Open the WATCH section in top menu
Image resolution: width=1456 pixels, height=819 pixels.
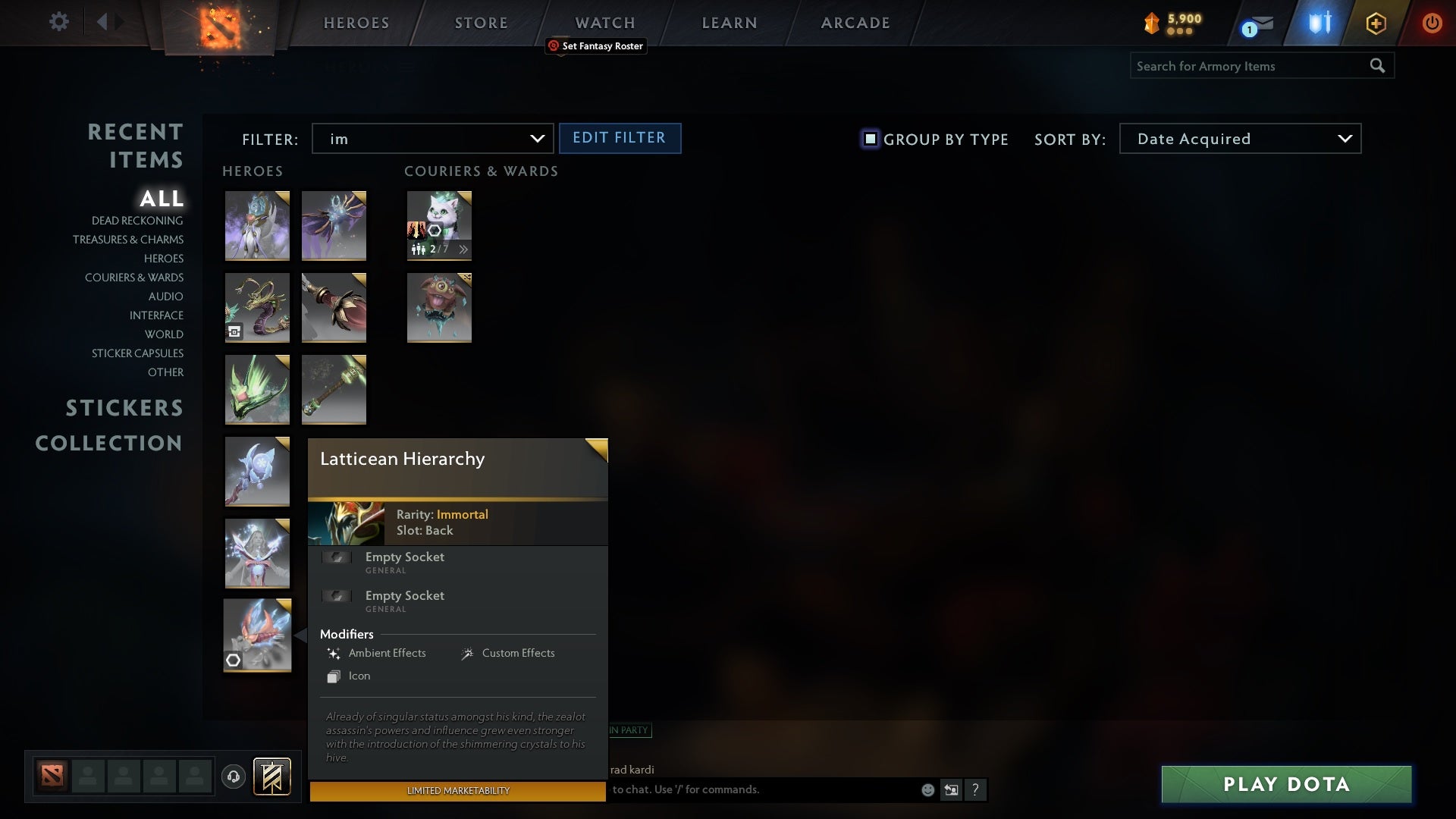(604, 23)
